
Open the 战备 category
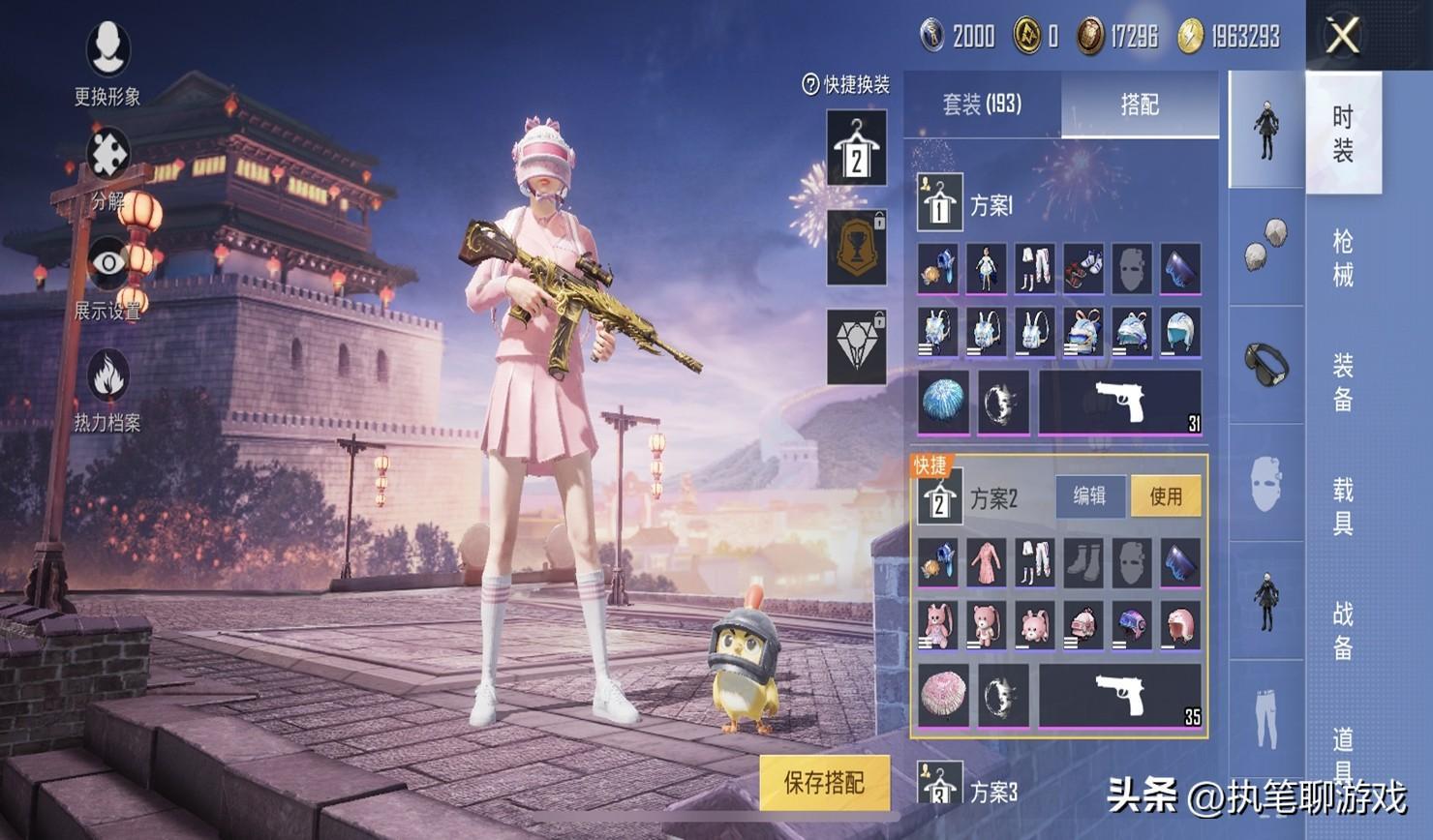tap(1343, 630)
